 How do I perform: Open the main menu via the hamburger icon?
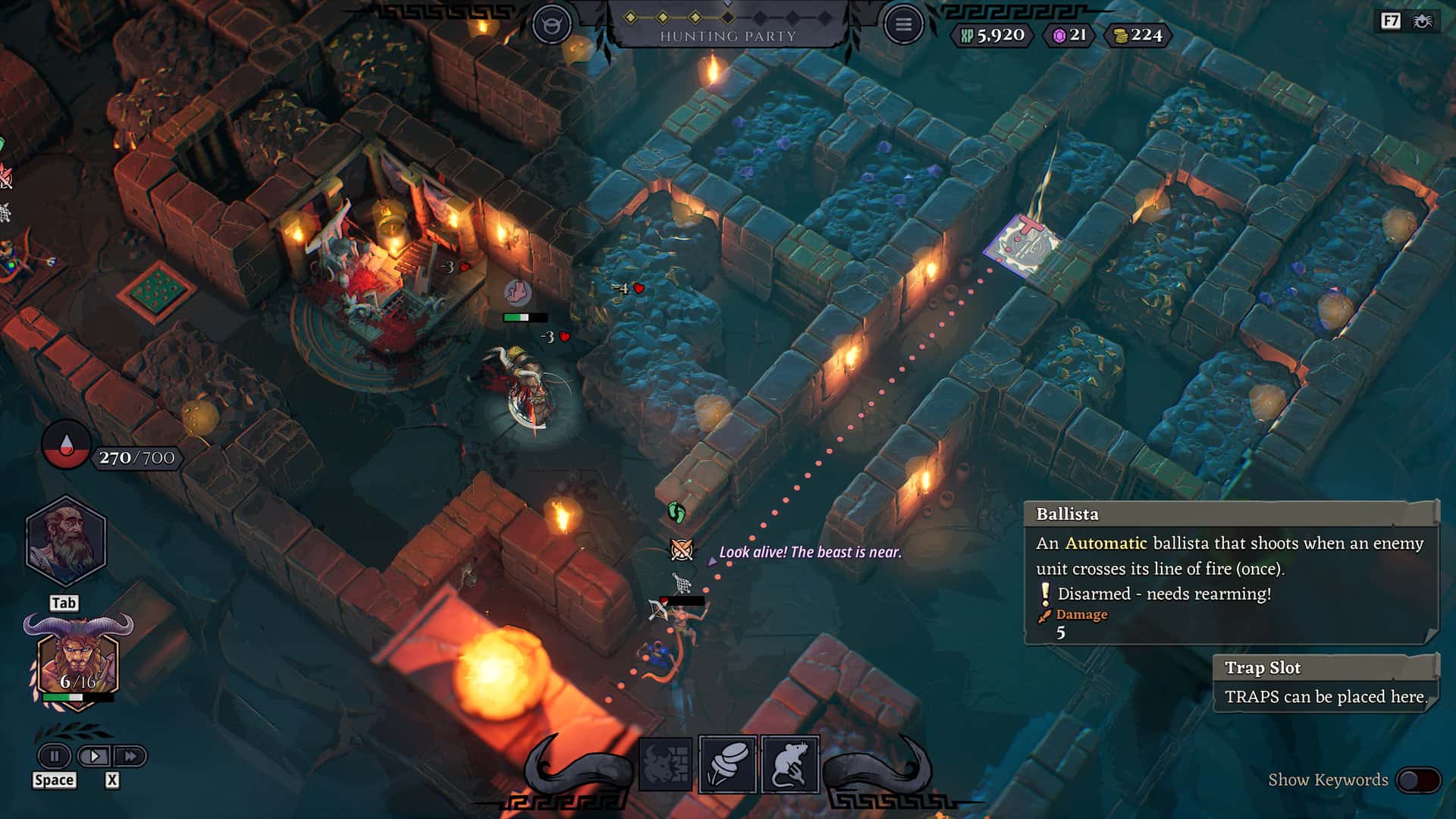904,23
